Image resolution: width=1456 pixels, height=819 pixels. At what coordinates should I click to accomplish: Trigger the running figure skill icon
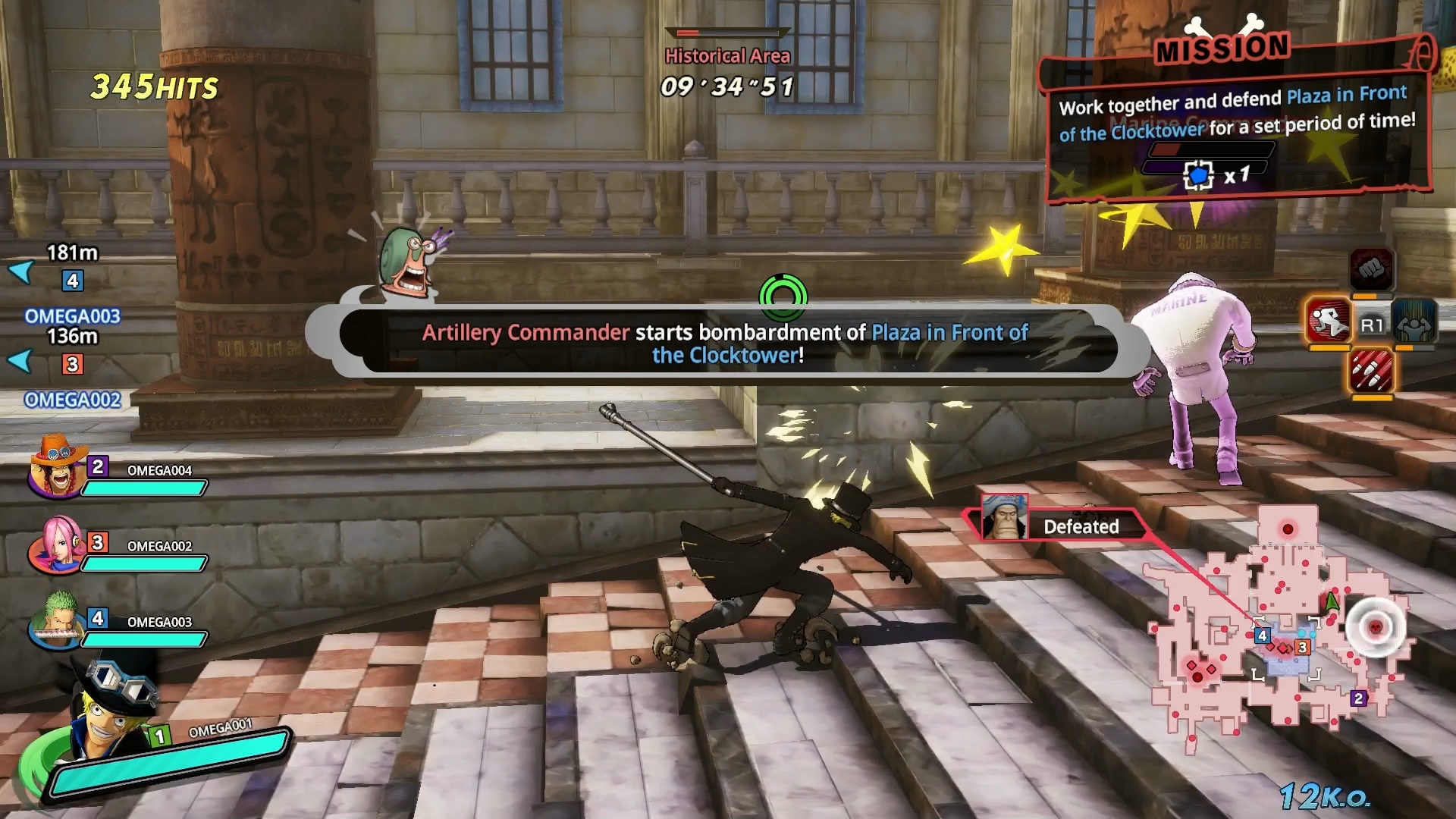[x=1329, y=321]
